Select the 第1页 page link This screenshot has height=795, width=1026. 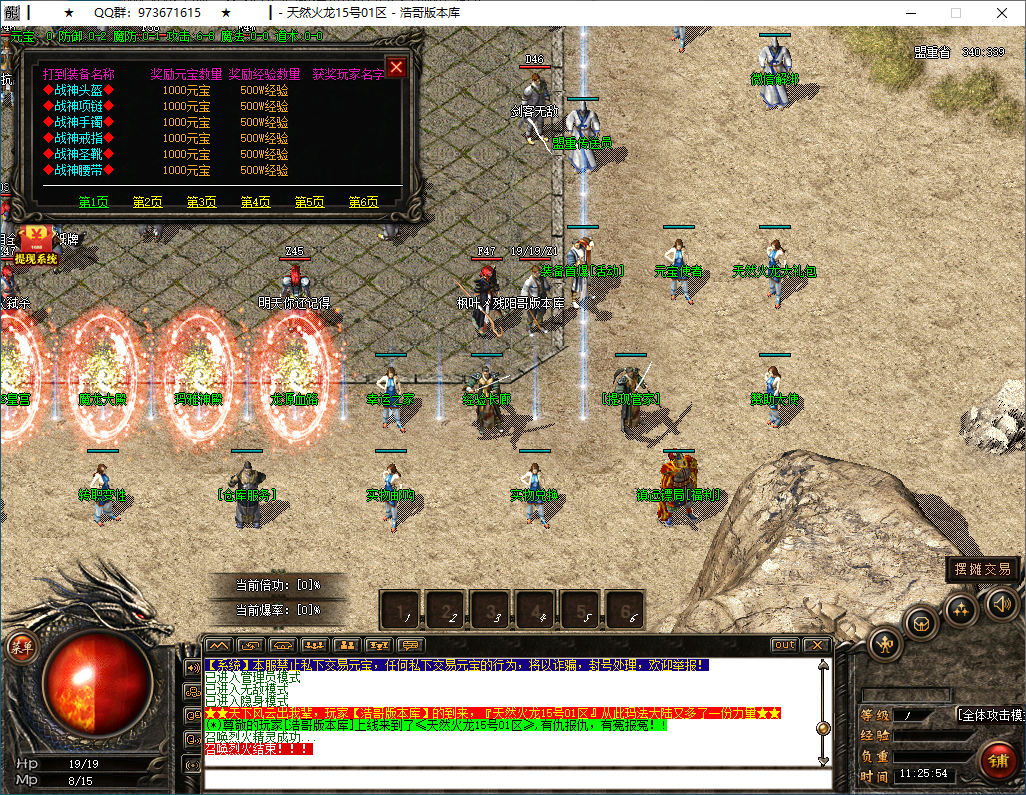point(93,202)
